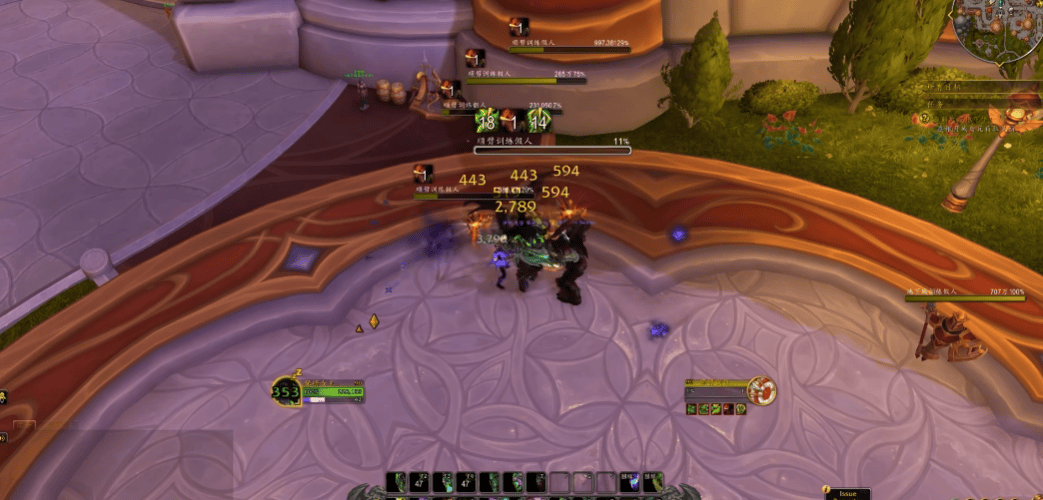Select the training dummy nameplate at 11%
The width and height of the screenshot is (1043, 500).
click(552, 150)
